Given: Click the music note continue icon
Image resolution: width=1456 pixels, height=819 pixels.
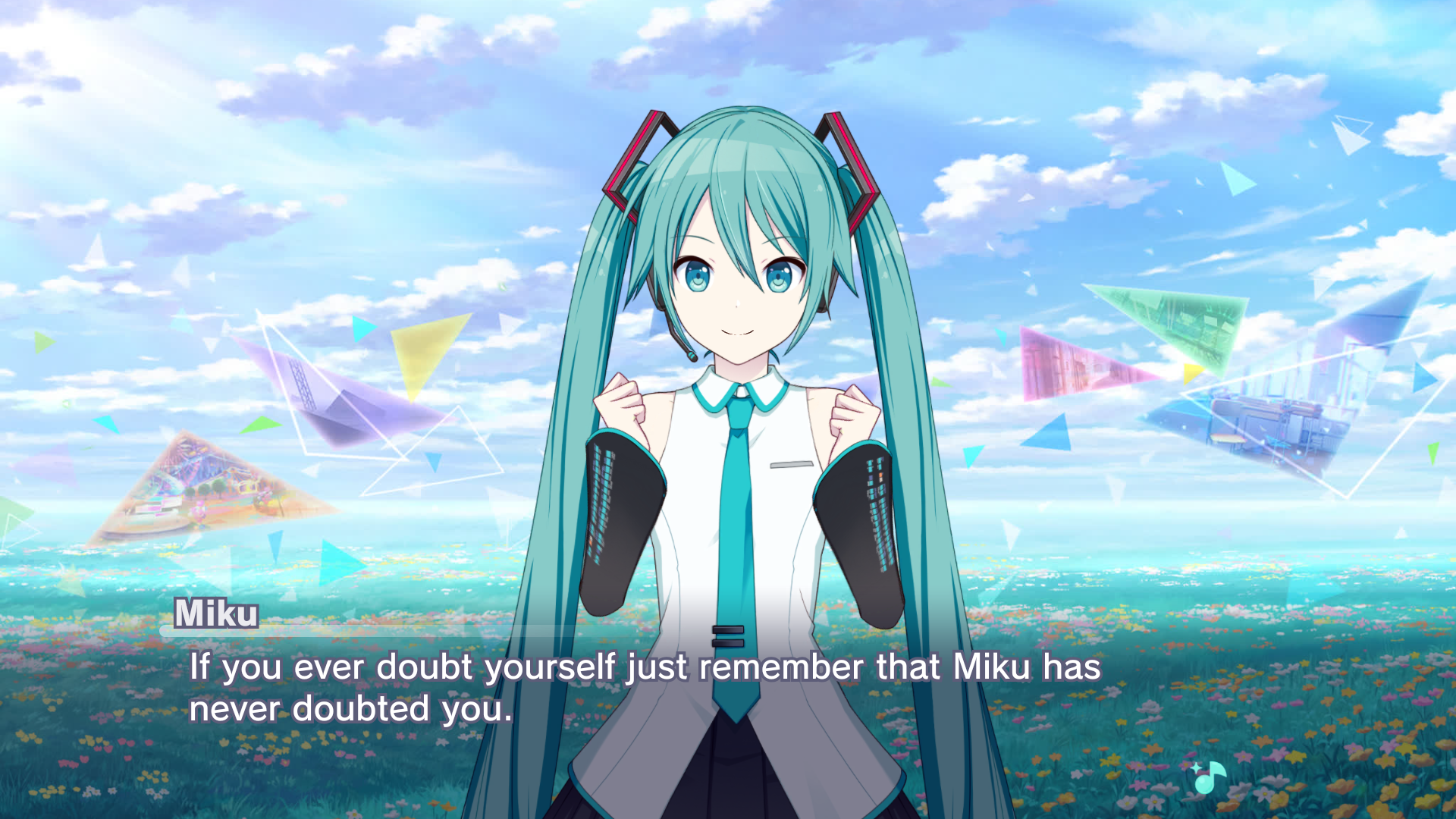Looking at the screenshot, I should [x=1210, y=777].
